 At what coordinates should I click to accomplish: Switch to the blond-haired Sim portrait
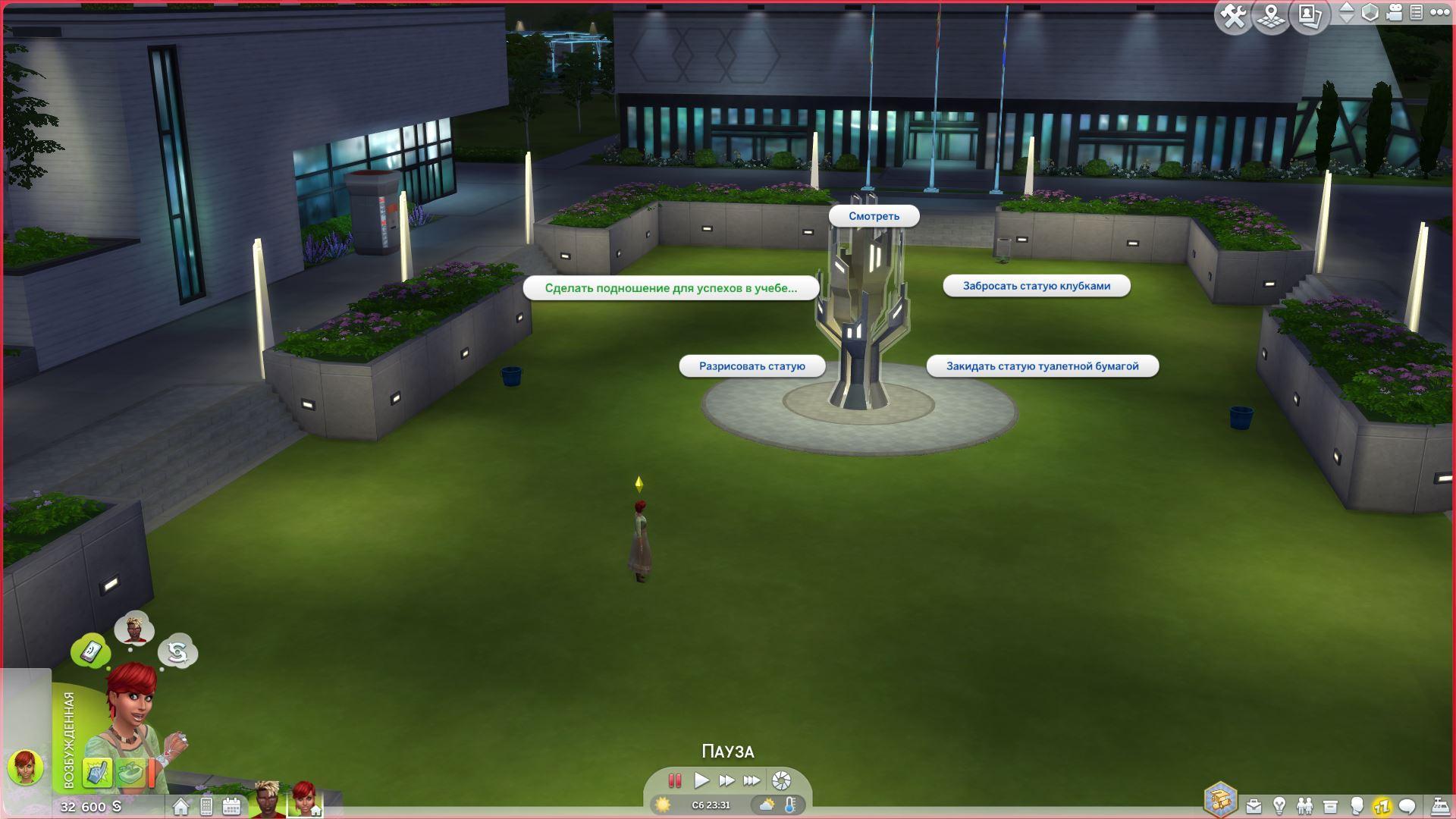pyautogui.click(x=267, y=799)
